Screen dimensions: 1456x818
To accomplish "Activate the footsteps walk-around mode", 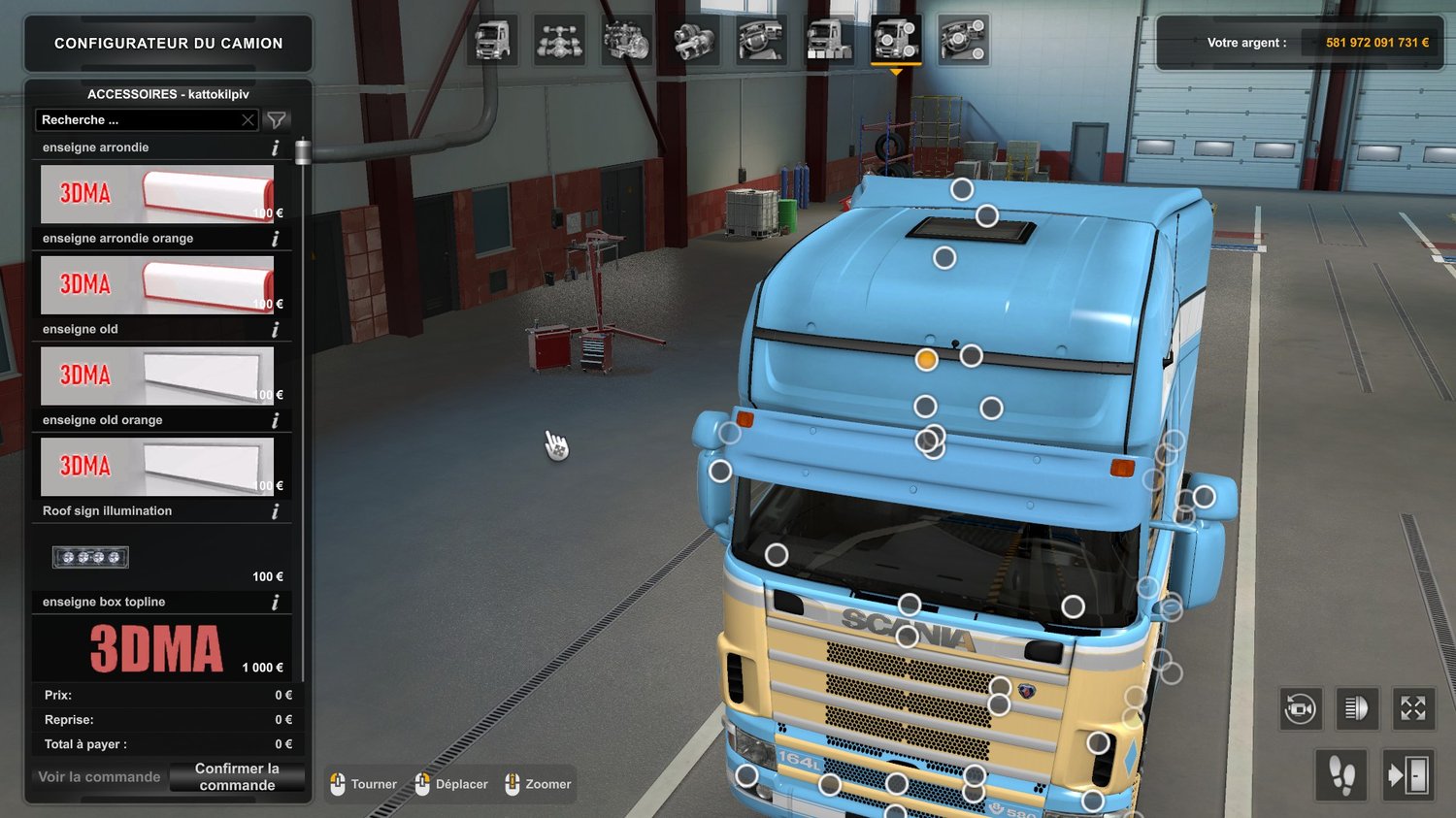I will (x=1341, y=775).
